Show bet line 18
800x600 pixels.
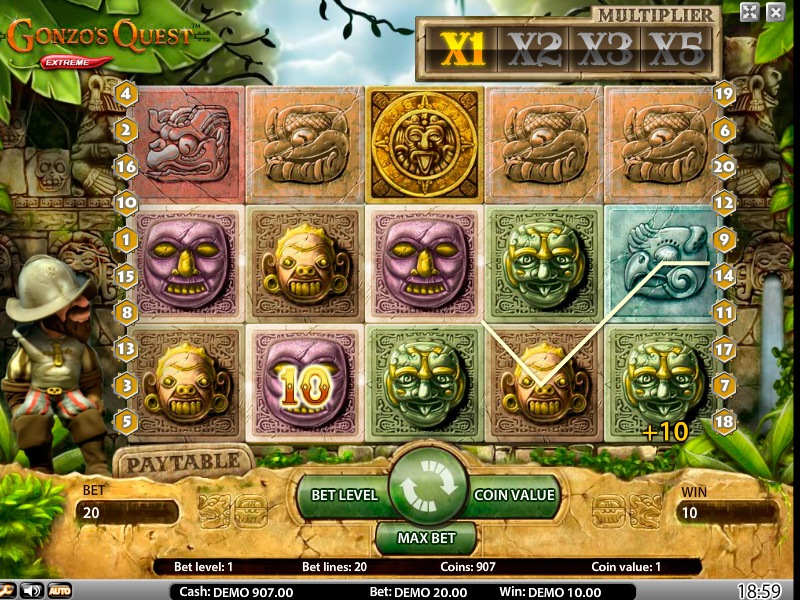tap(725, 421)
